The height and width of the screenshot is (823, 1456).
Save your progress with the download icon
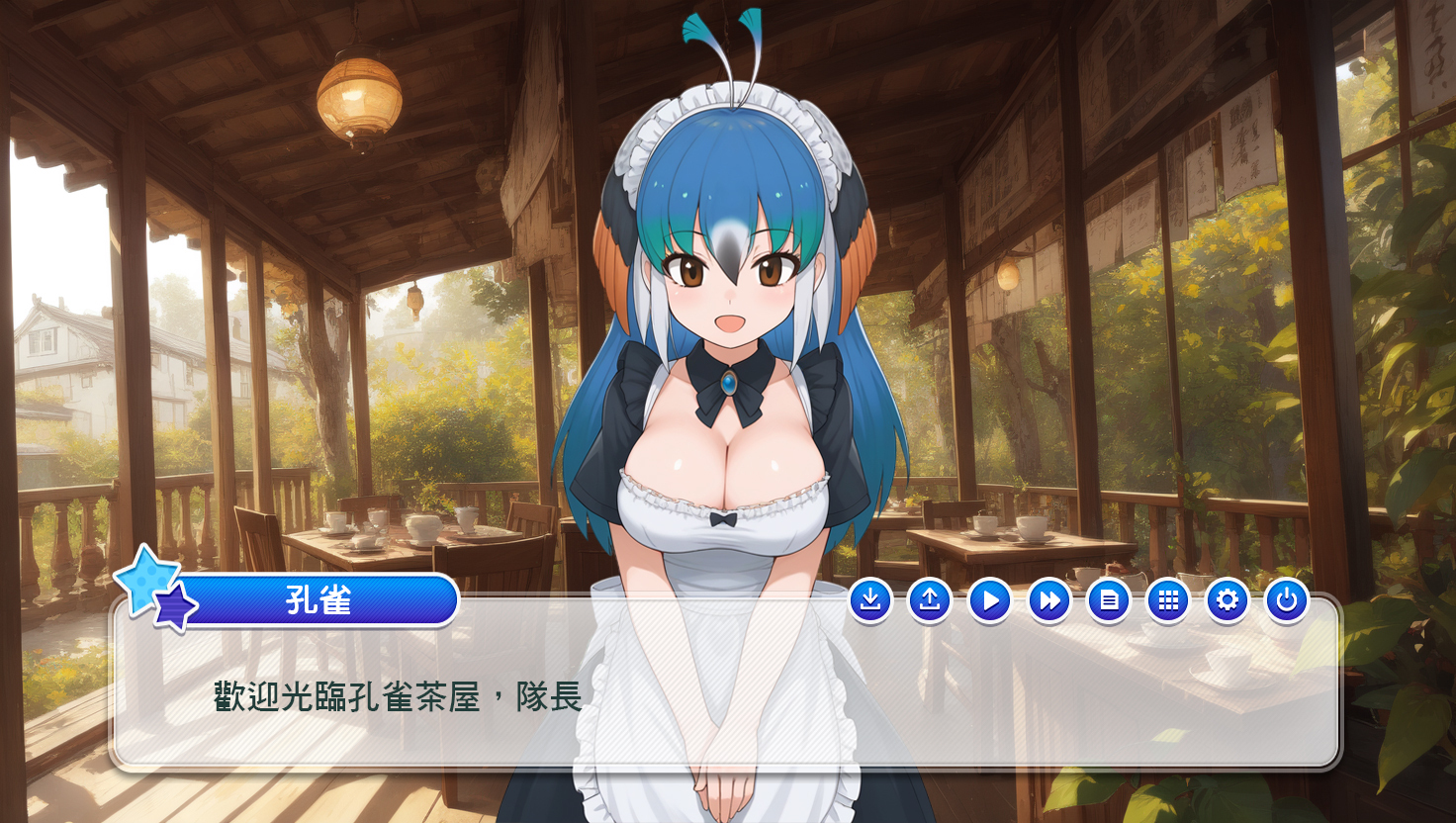870,599
